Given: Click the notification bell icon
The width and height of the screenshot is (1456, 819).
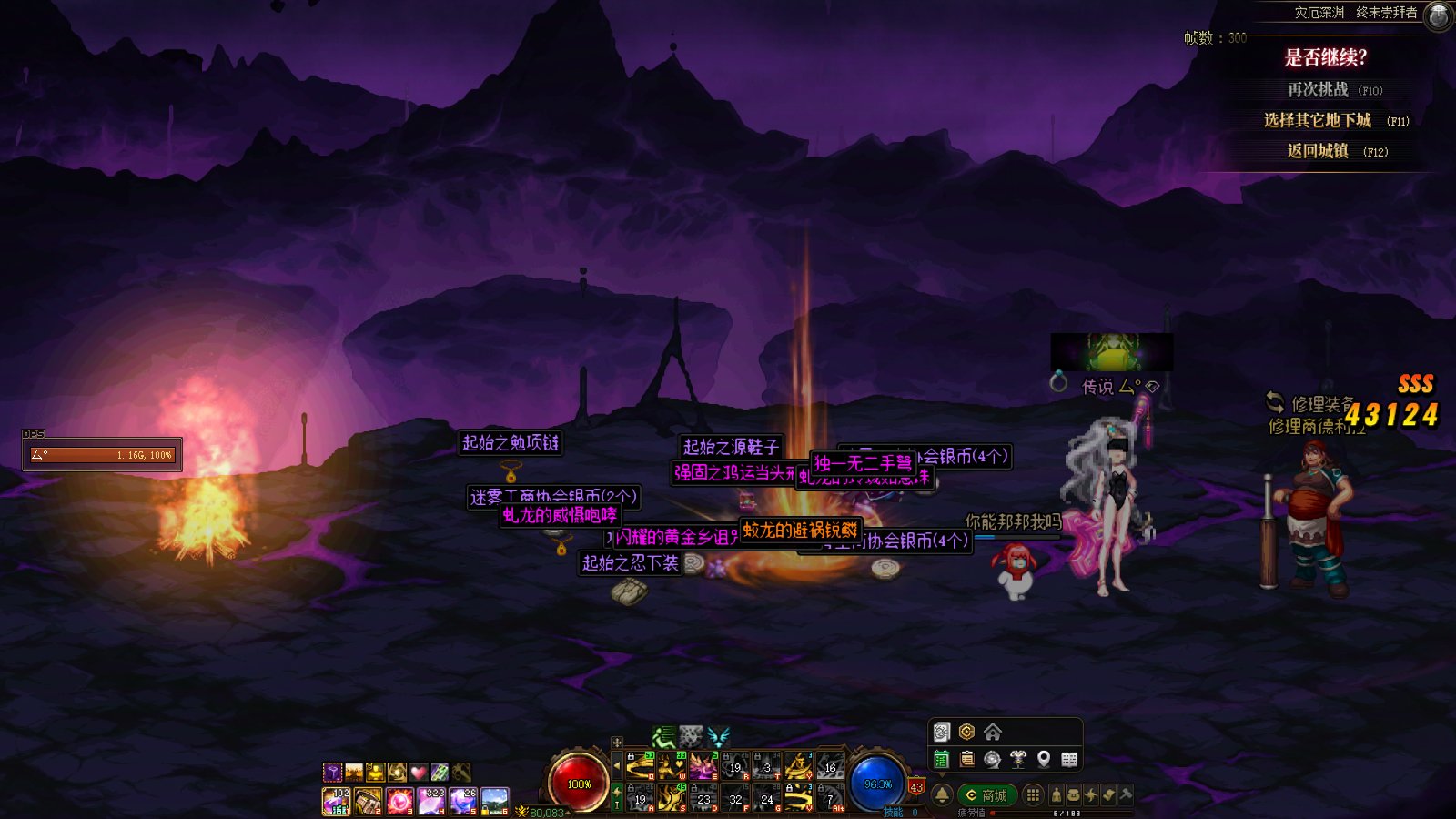Looking at the screenshot, I should [x=942, y=795].
